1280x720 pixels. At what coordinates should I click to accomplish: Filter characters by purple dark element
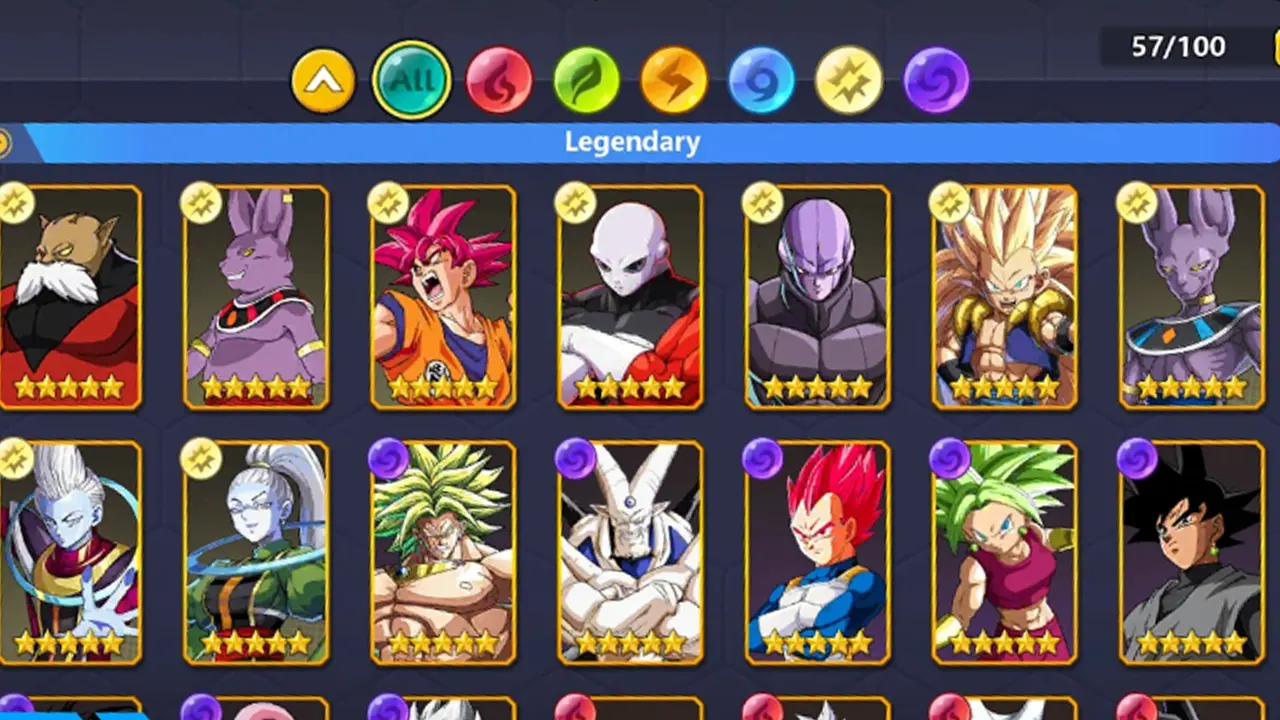click(x=935, y=82)
